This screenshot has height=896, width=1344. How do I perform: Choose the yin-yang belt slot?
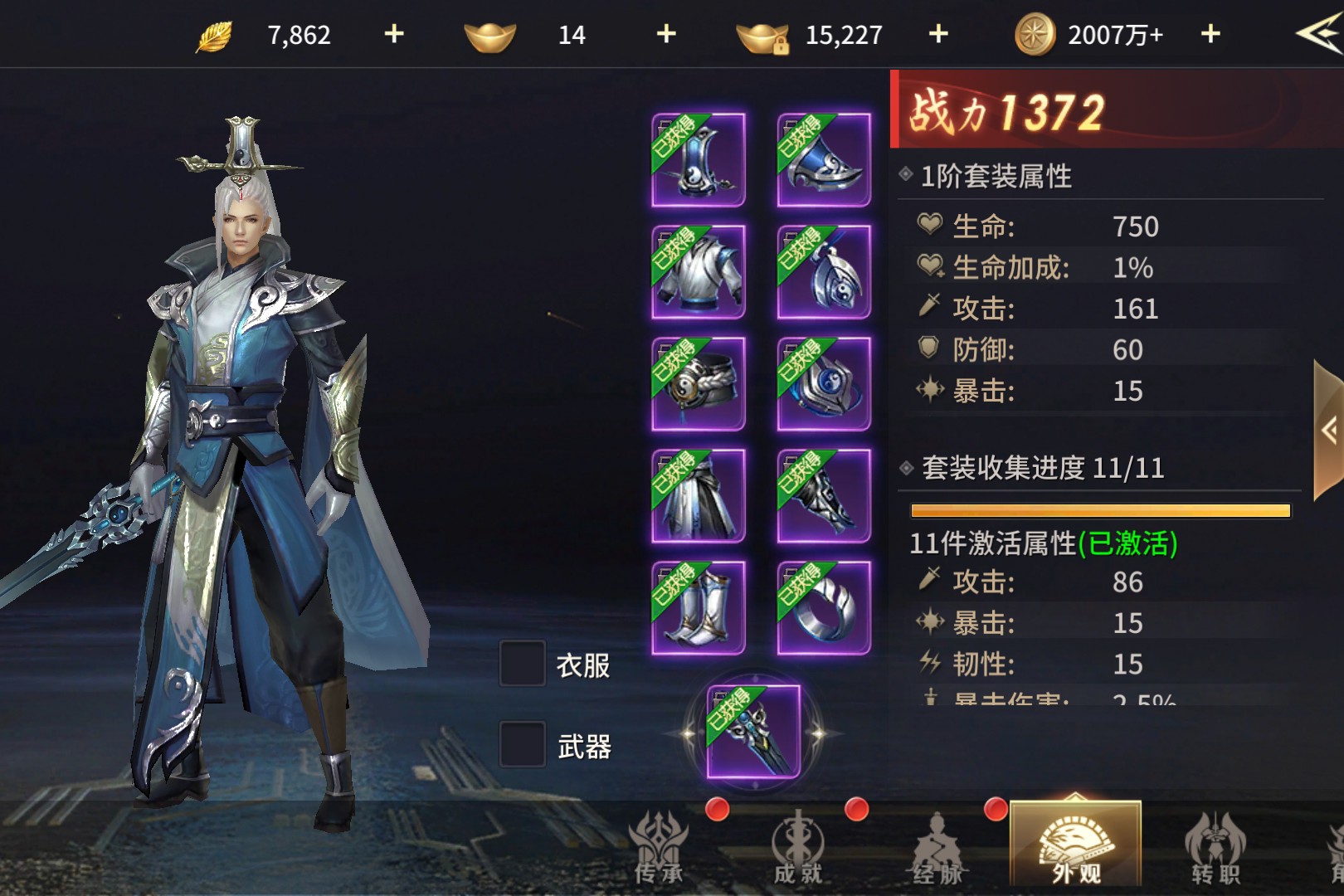(699, 384)
